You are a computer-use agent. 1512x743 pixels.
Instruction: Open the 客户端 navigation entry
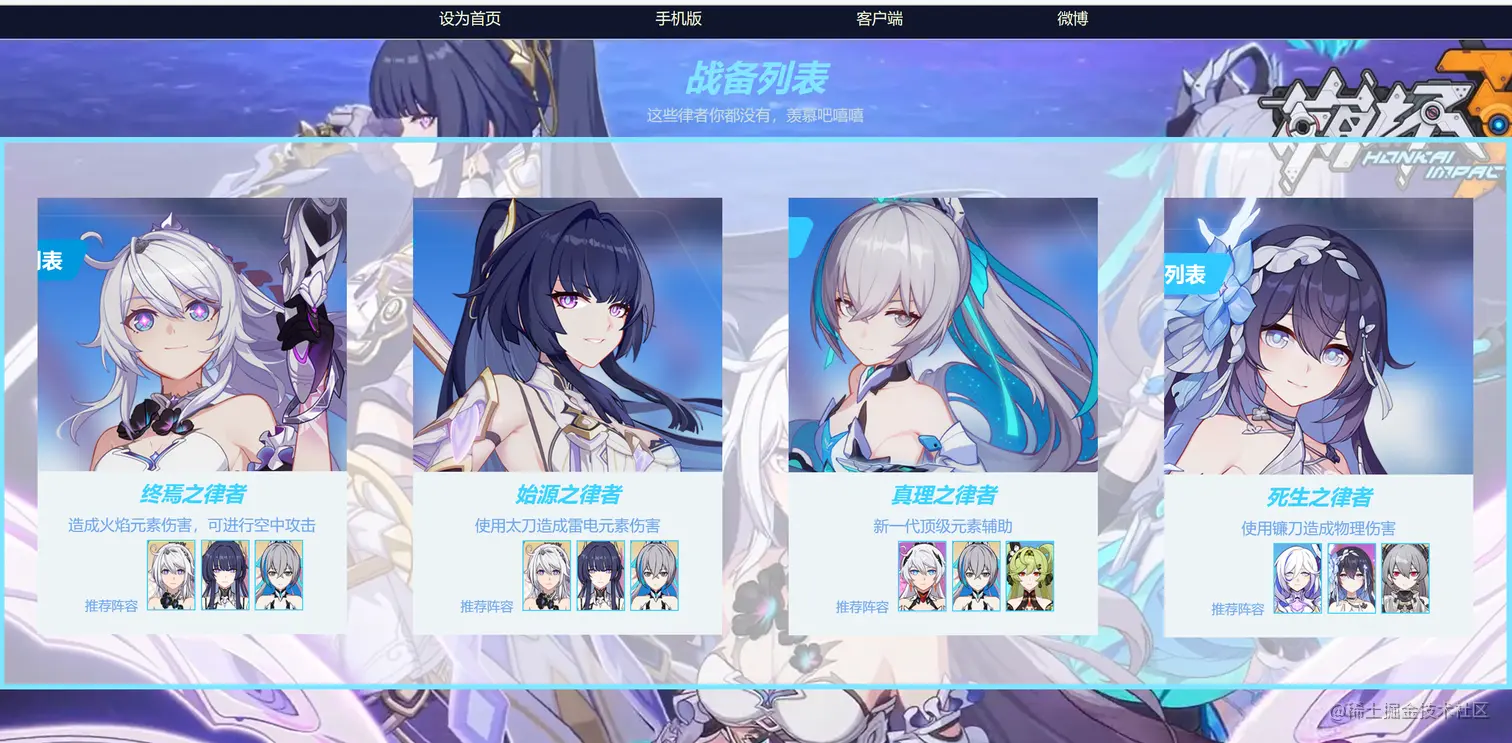[x=877, y=17]
